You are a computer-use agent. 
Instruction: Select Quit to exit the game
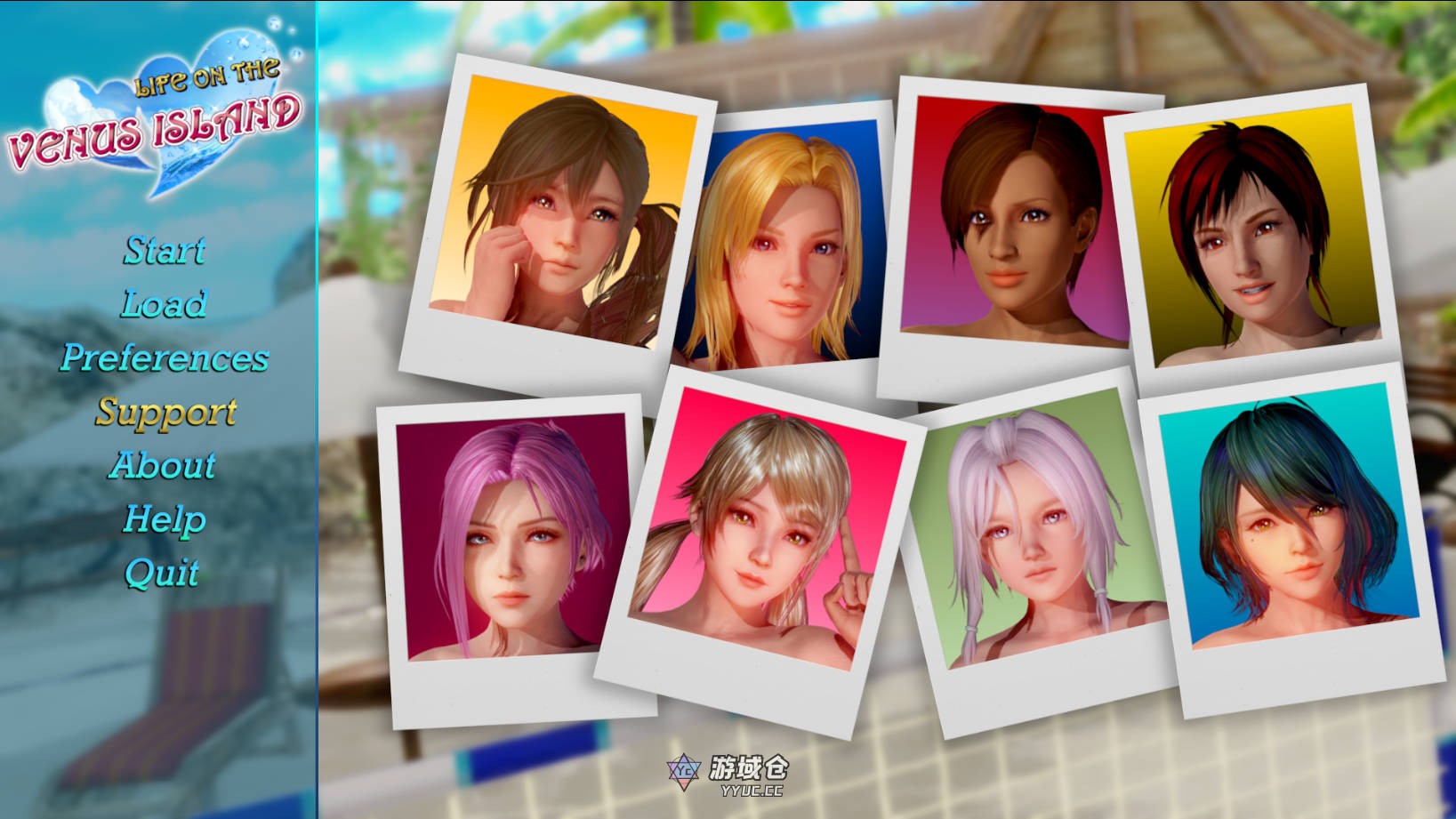(163, 574)
